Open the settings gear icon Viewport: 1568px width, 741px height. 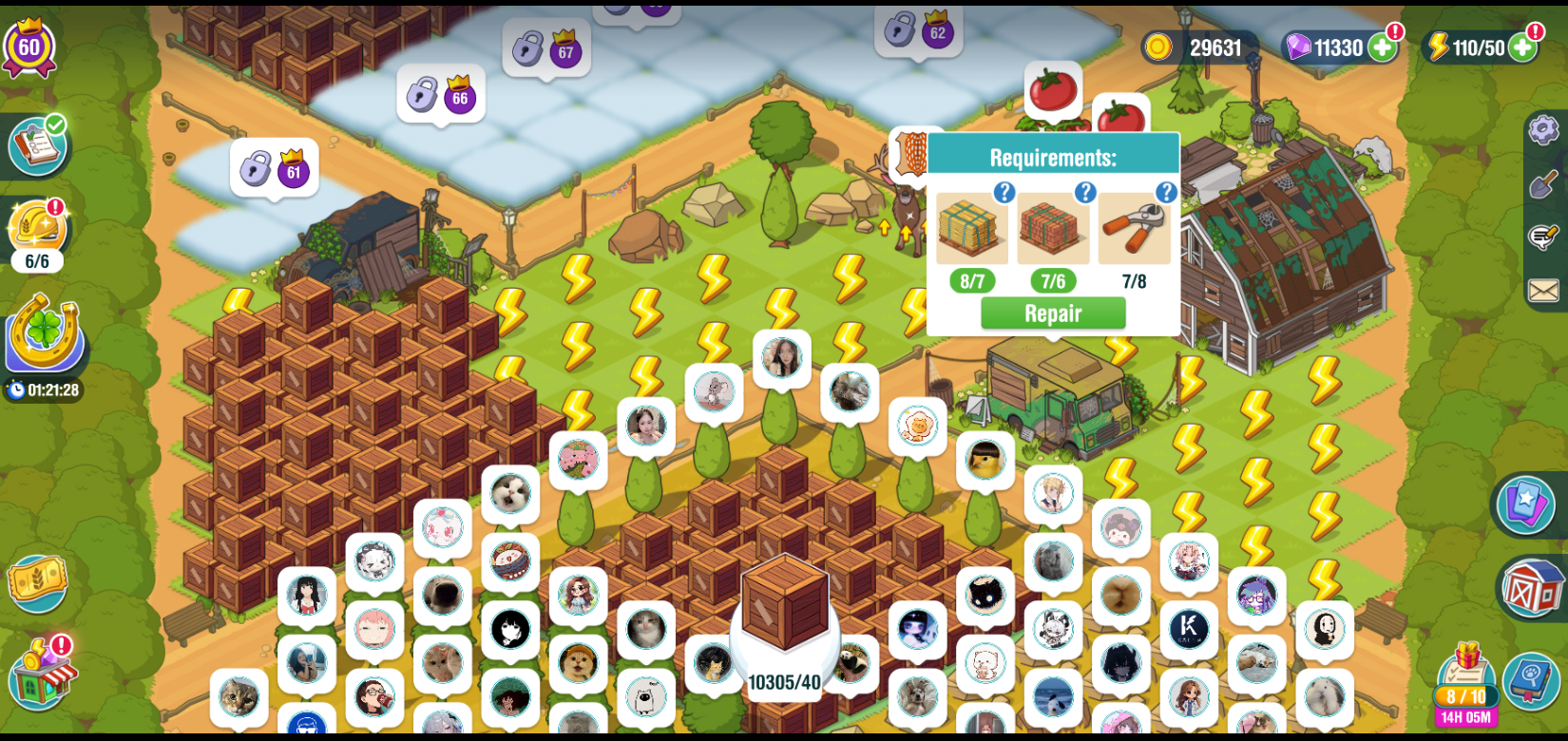click(1543, 129)
